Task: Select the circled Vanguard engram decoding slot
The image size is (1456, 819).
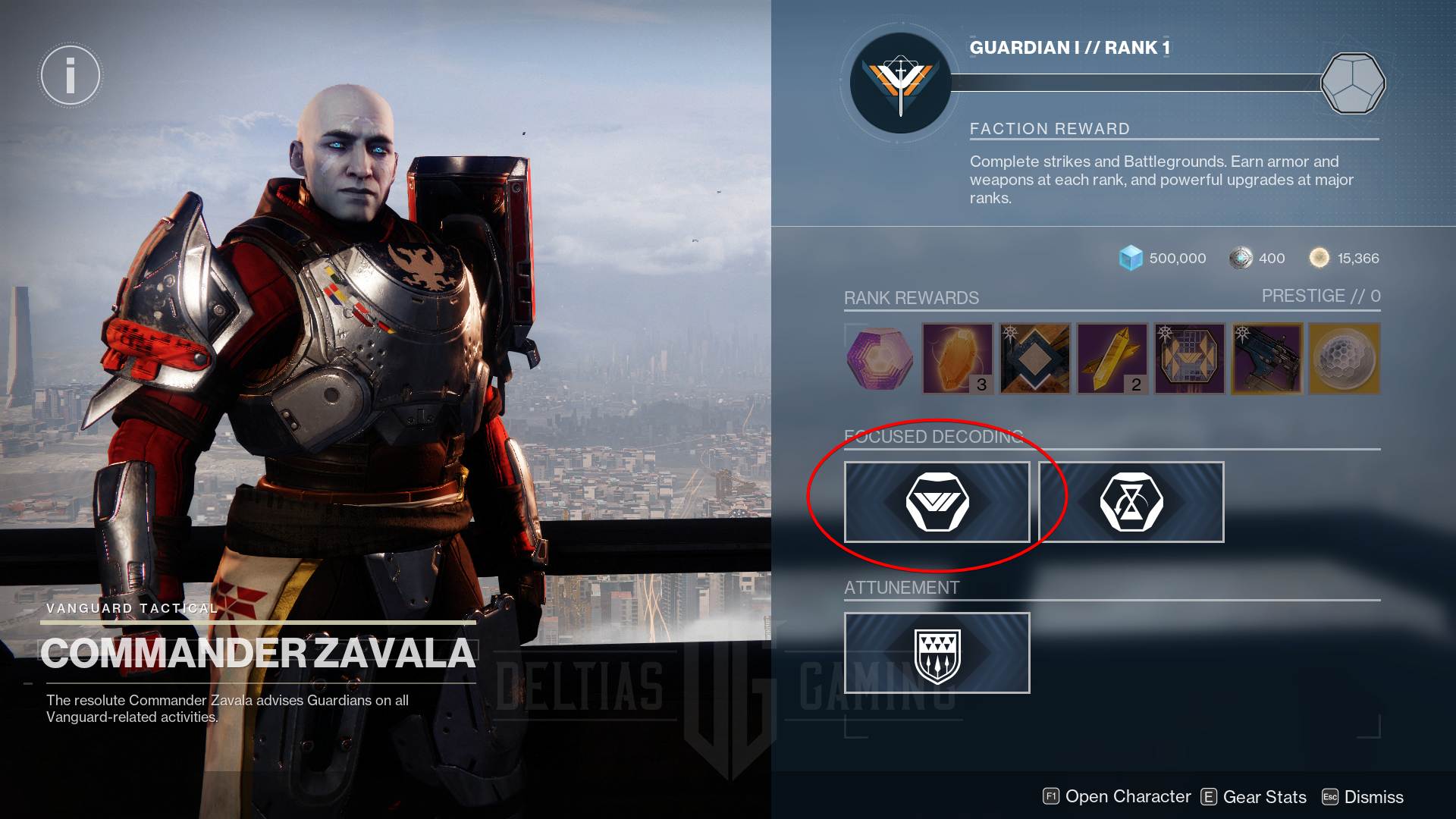Action: [937, 501]
